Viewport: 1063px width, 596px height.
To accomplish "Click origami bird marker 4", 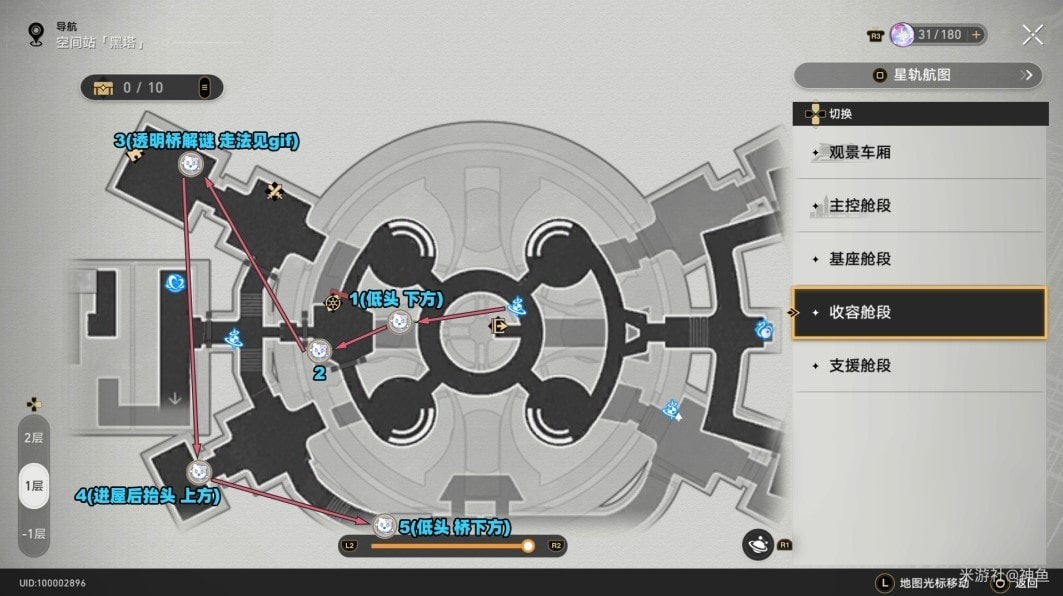I will (199, 471).
